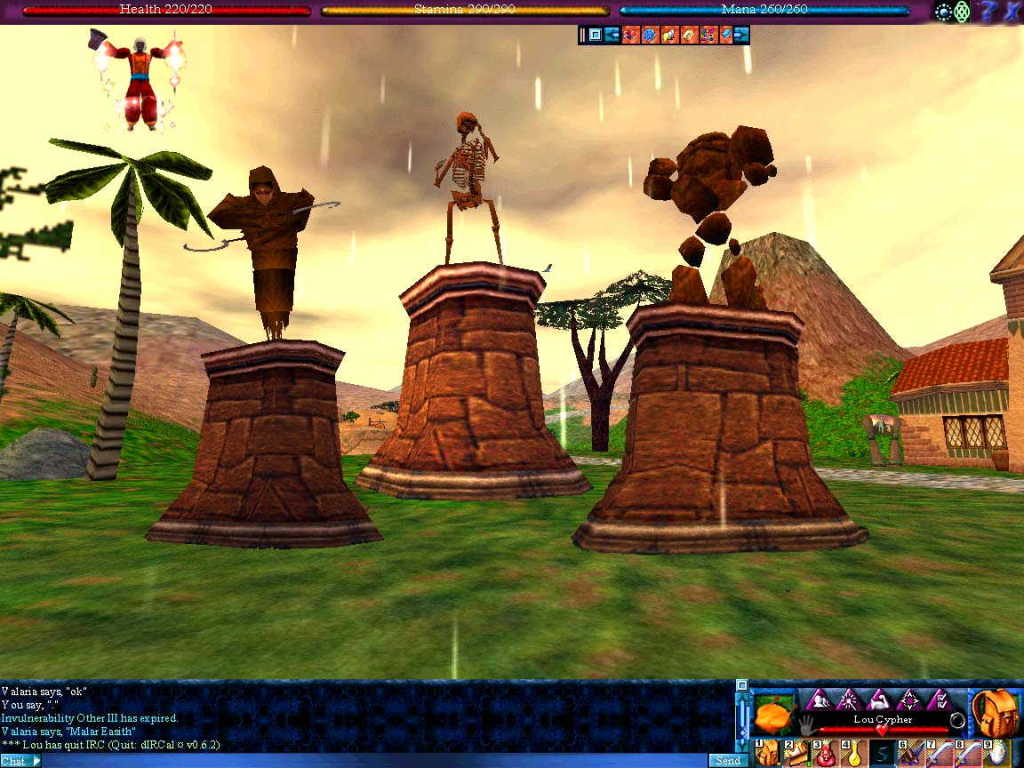
Task: Open the green knot icon in top bar
Action: tap(962, 11)
